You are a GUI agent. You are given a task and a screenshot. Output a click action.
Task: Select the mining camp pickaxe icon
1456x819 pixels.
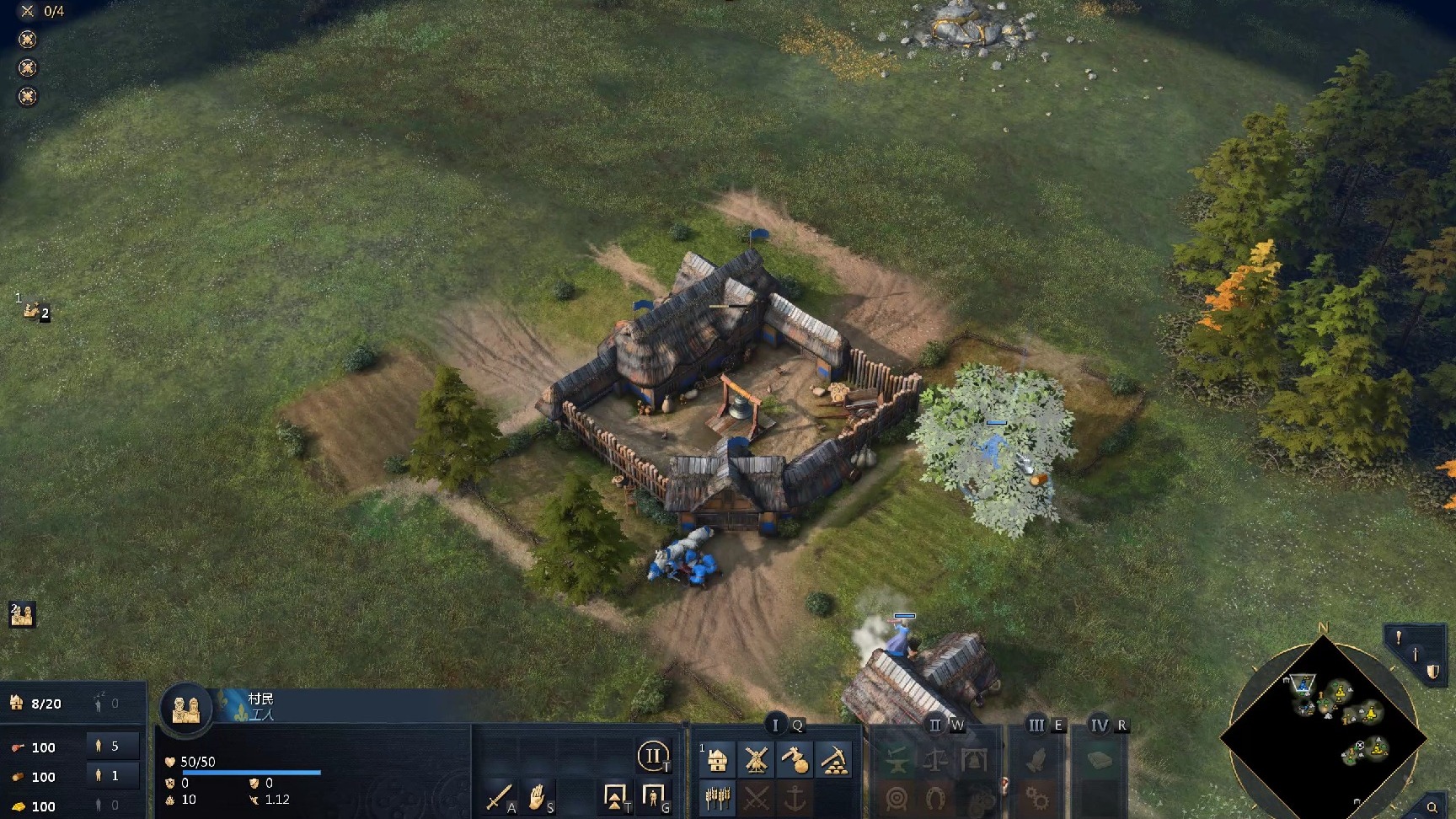tap(833, 760)
